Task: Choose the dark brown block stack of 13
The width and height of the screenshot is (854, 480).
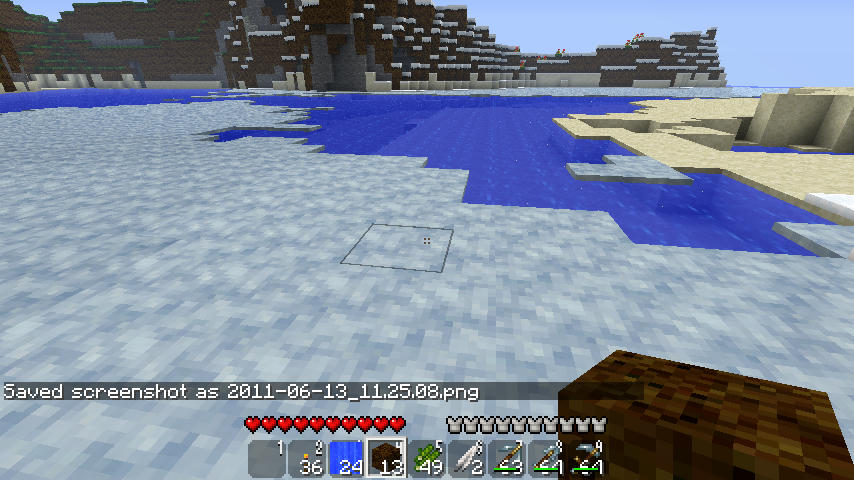Action: click(387, 459)
